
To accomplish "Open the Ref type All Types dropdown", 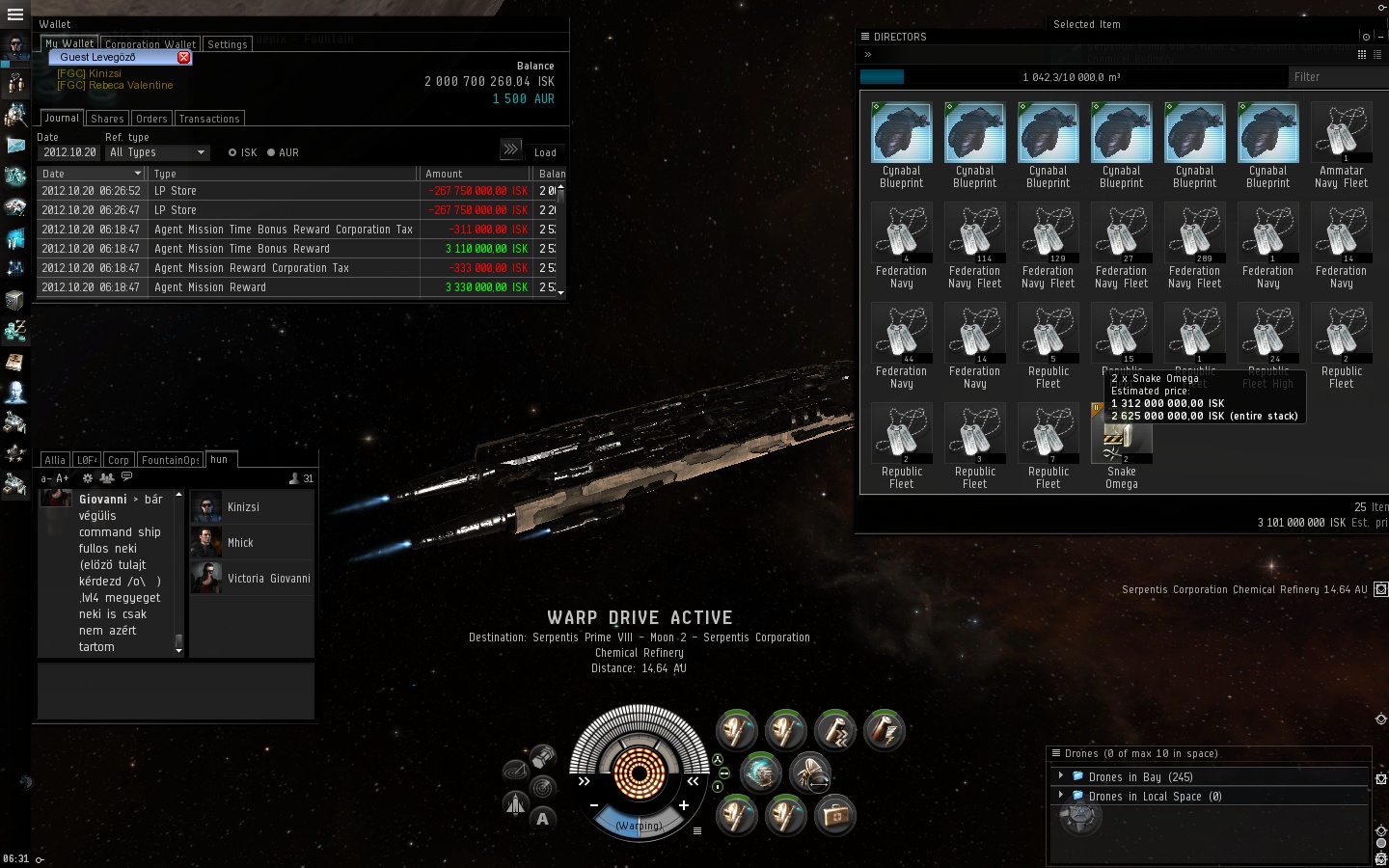I will coord(158,152).
